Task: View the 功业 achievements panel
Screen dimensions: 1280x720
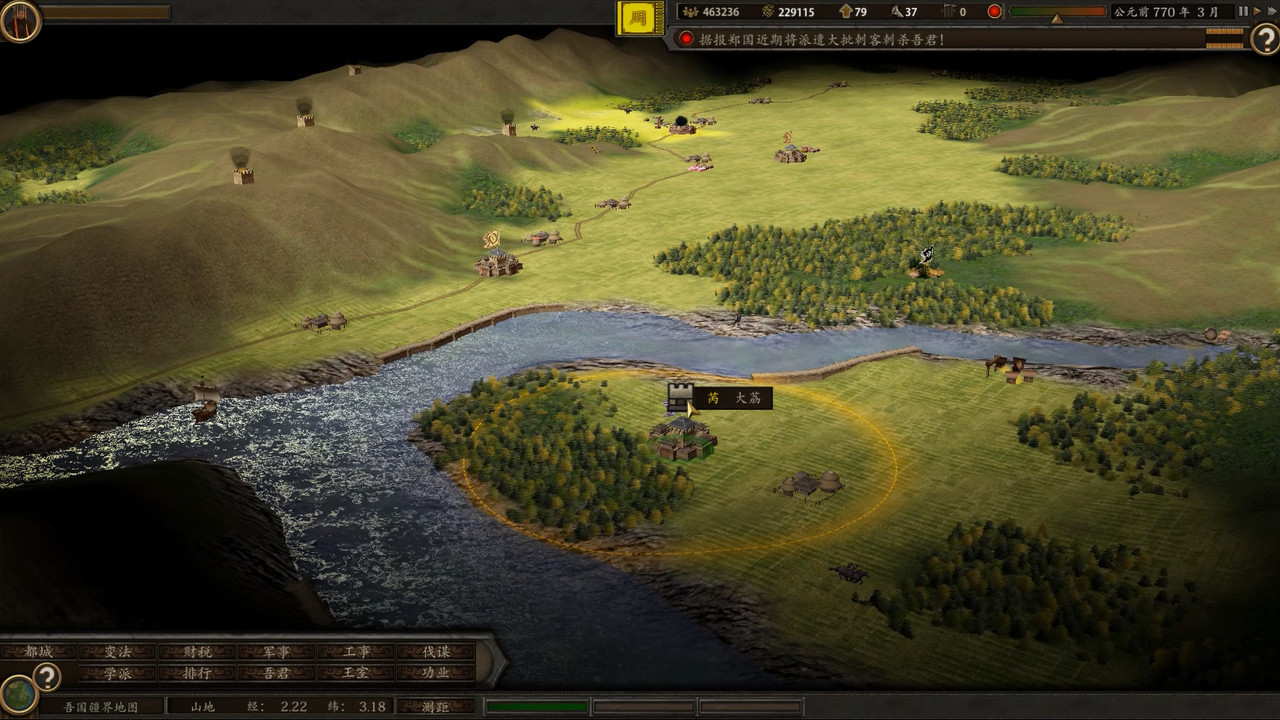Action: [436, 673]
